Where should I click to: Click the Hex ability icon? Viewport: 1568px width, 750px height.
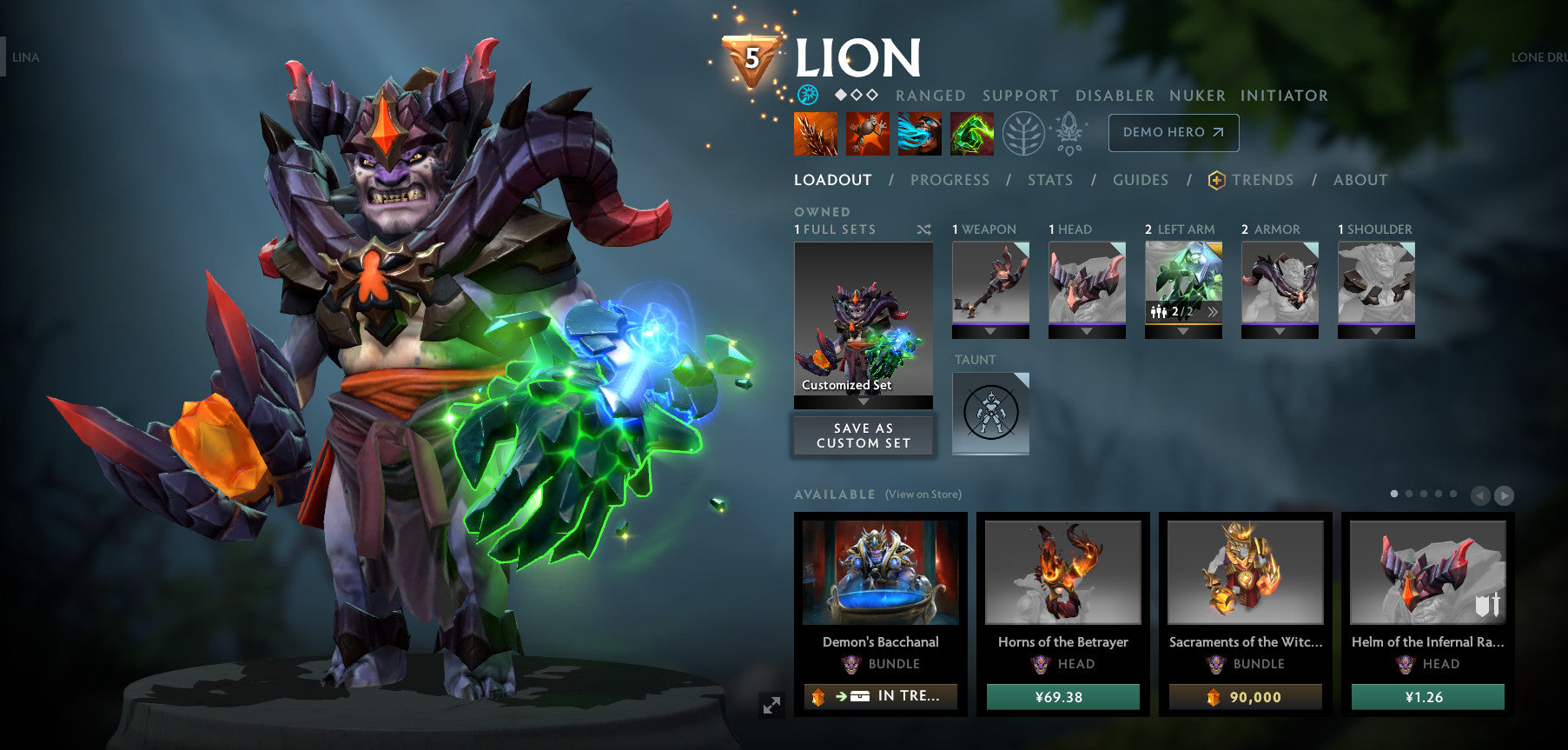866,135
